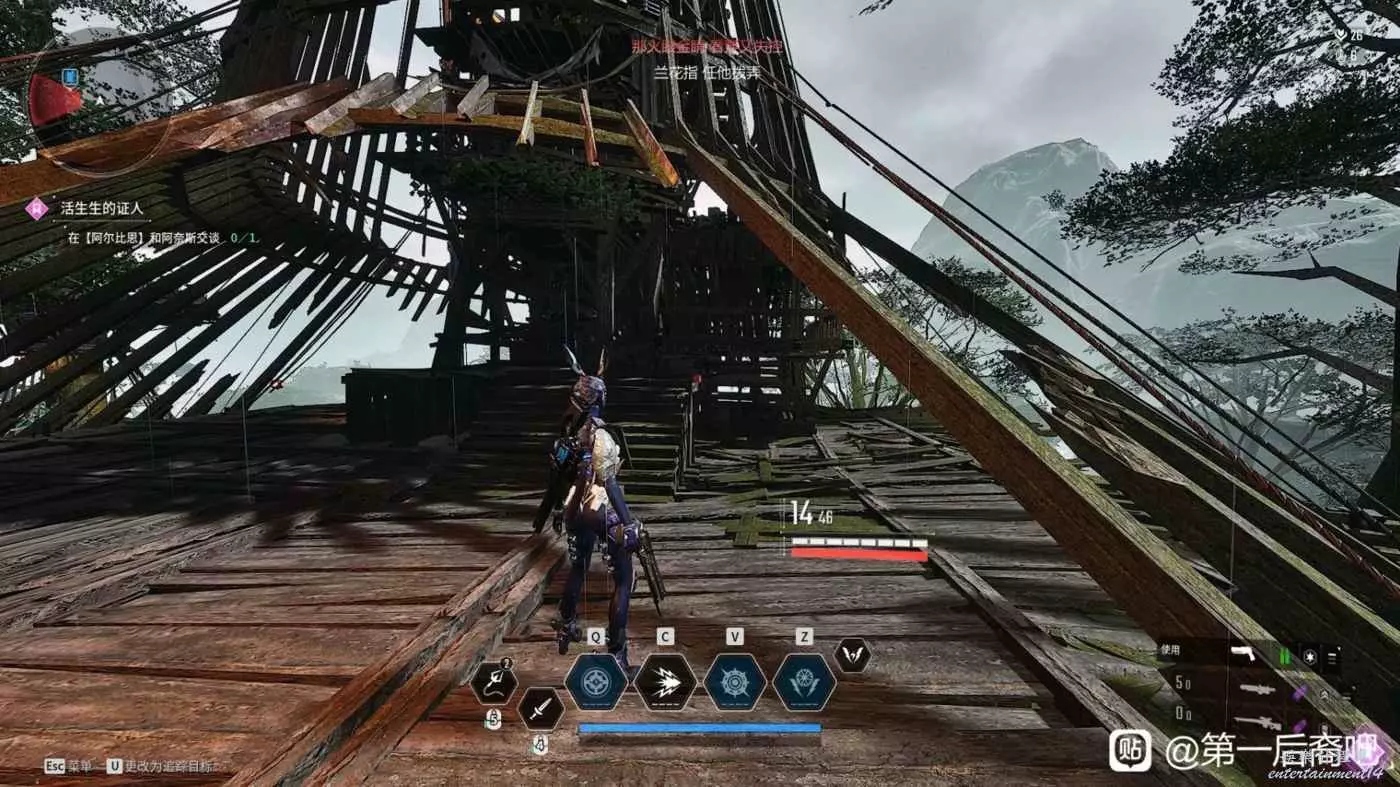
Task: Switch to the third sniper rifle slot
Action: pyautogui.click(x=1257, y=721)
